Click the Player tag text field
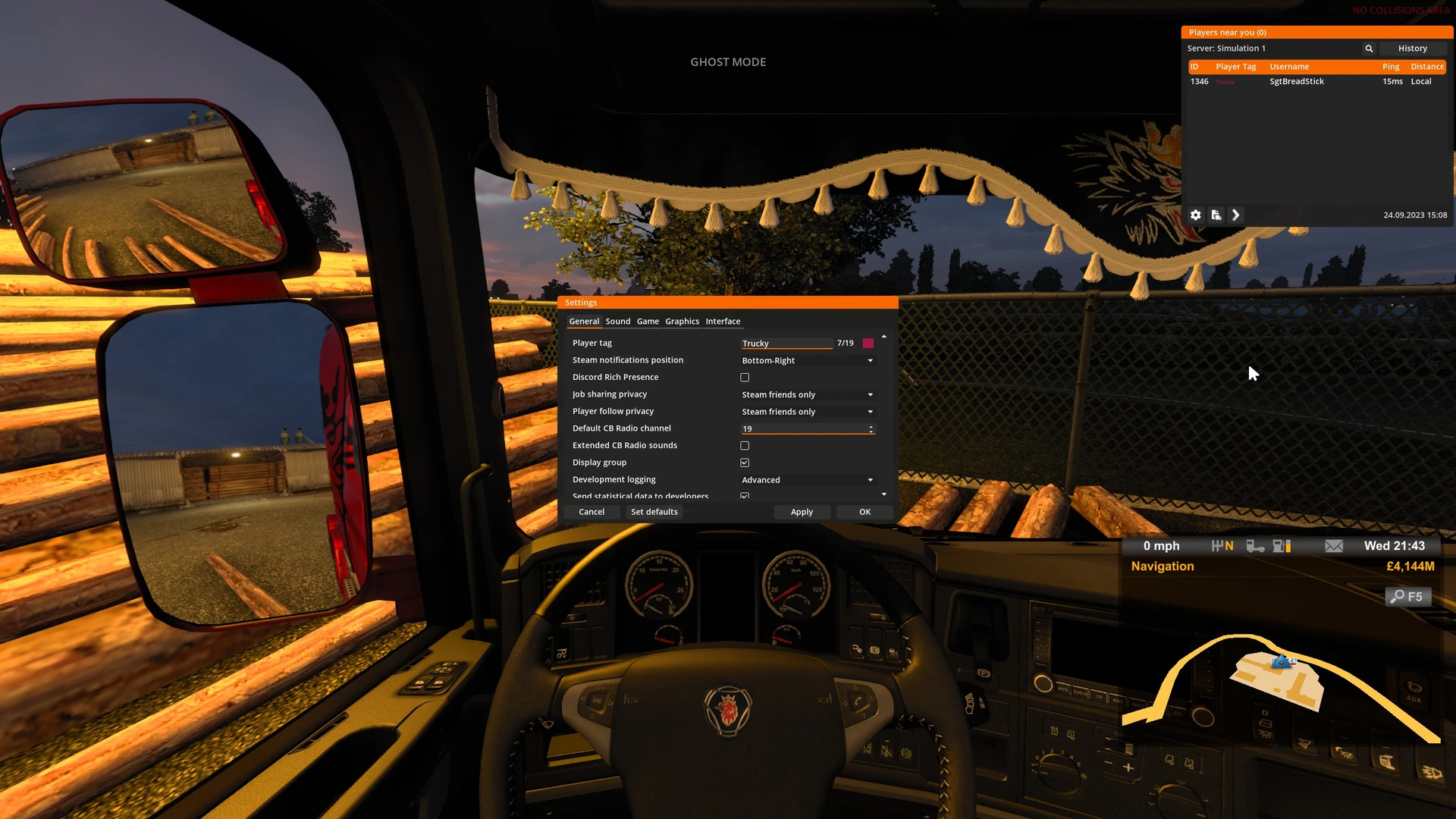The height and width of the screenshot is (819, 1456). click(786, 344)
